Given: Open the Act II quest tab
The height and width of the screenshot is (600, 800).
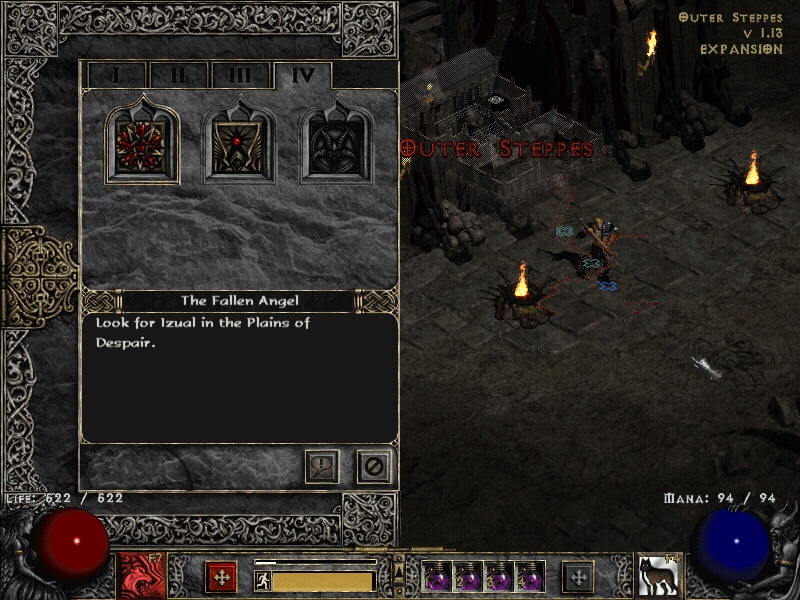Looking at the screenshot, I should pos(178,75).
